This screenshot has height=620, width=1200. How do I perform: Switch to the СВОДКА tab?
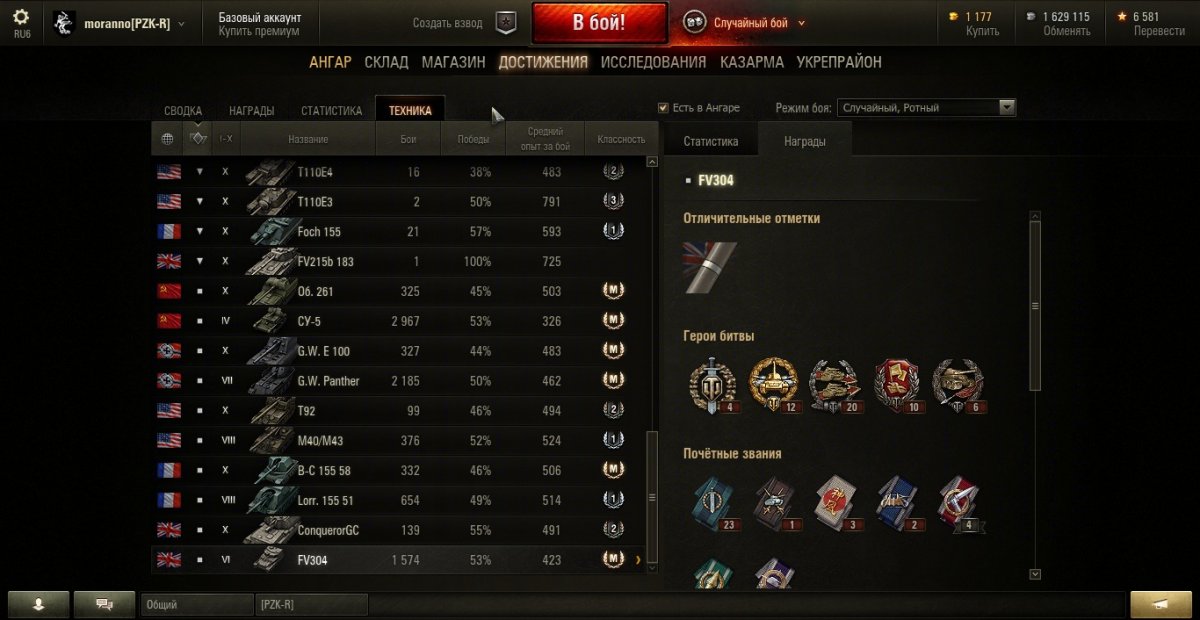click(183, 111)
